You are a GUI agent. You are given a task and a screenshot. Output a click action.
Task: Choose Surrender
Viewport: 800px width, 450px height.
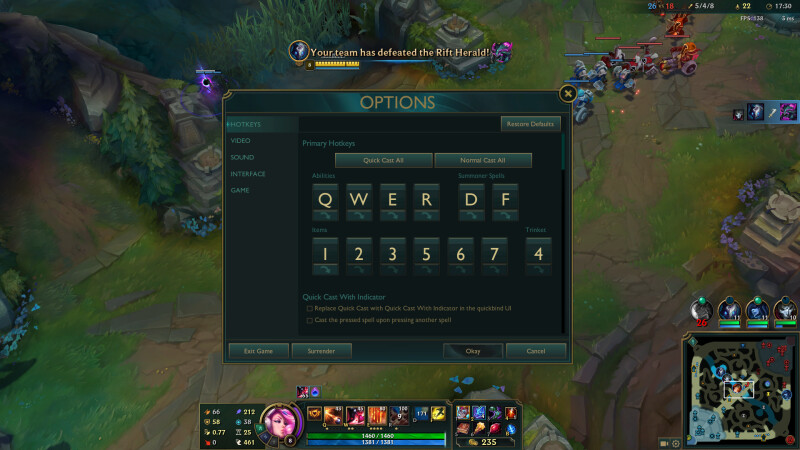pos(321,351)
